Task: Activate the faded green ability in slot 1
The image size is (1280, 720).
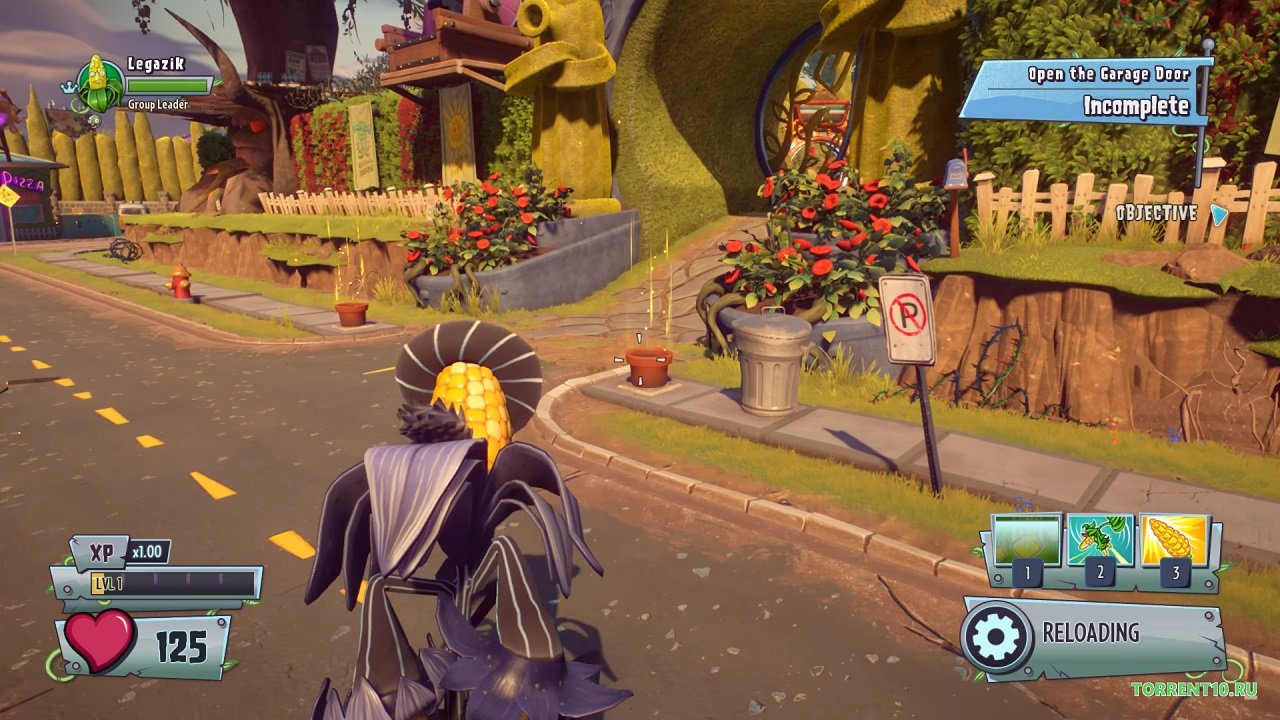Action: (x=1027, y=541)
